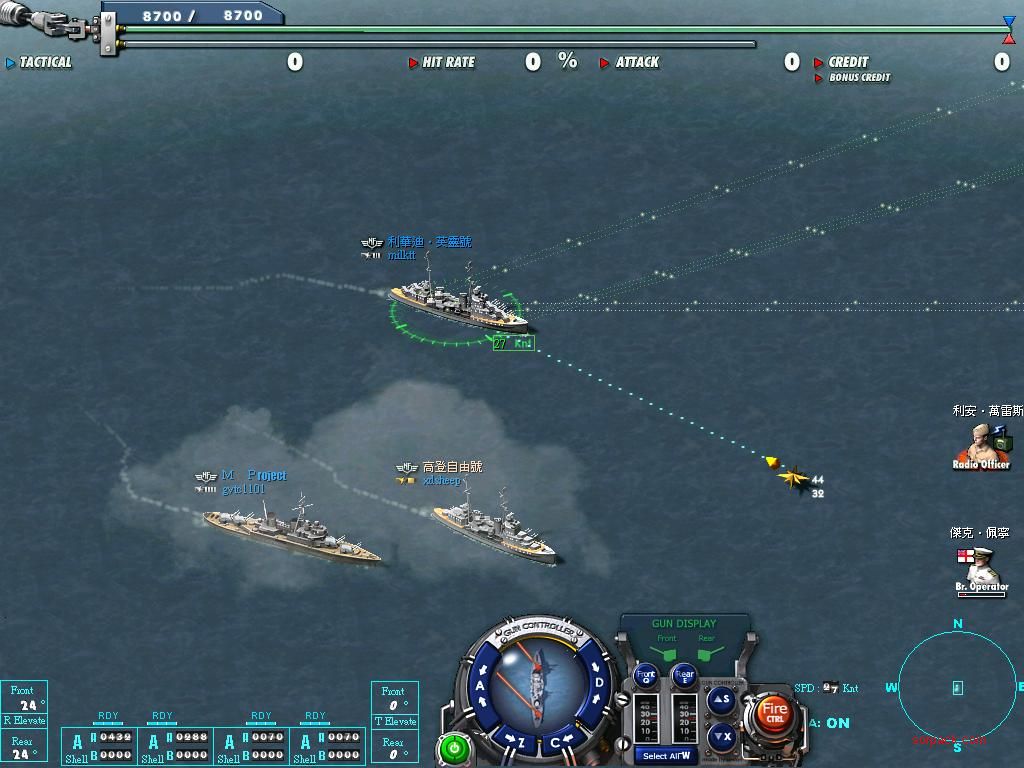
Task: Select the Rear guns button
Action: pyautogui.click(x=684, y=675)
